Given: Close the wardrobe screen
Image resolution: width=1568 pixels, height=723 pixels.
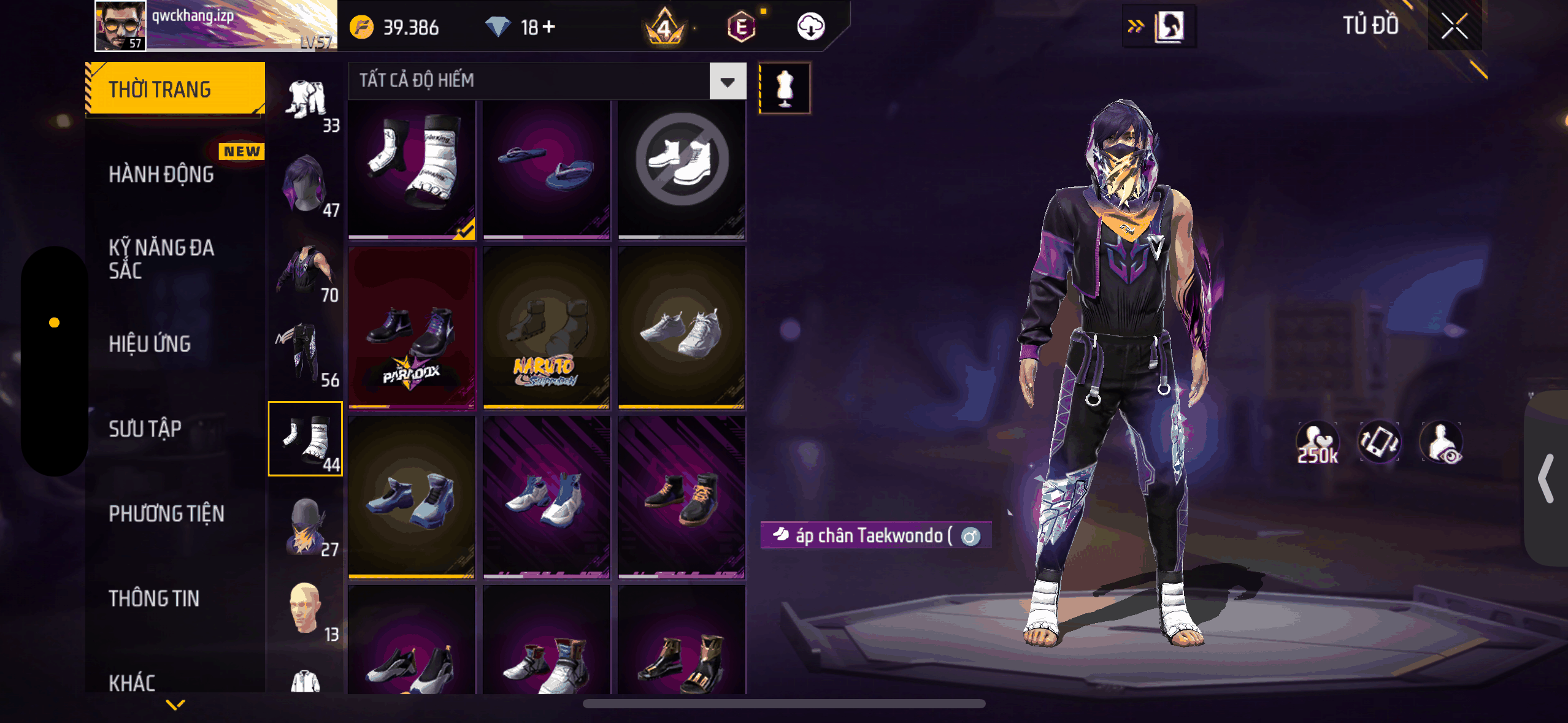Looking at the screenshot, I should point(1454,26).
